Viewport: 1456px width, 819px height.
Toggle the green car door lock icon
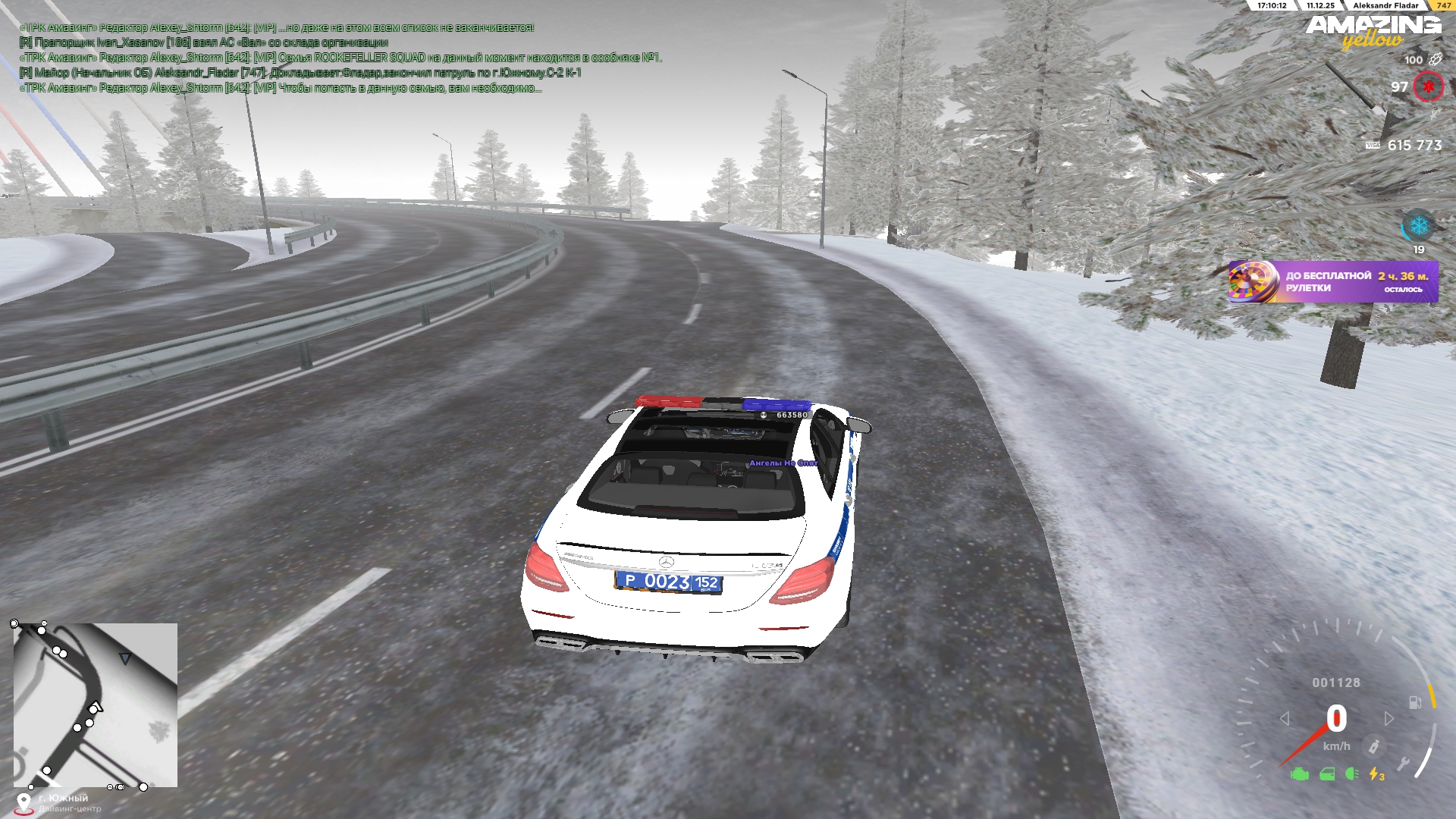pos(1327,774)
